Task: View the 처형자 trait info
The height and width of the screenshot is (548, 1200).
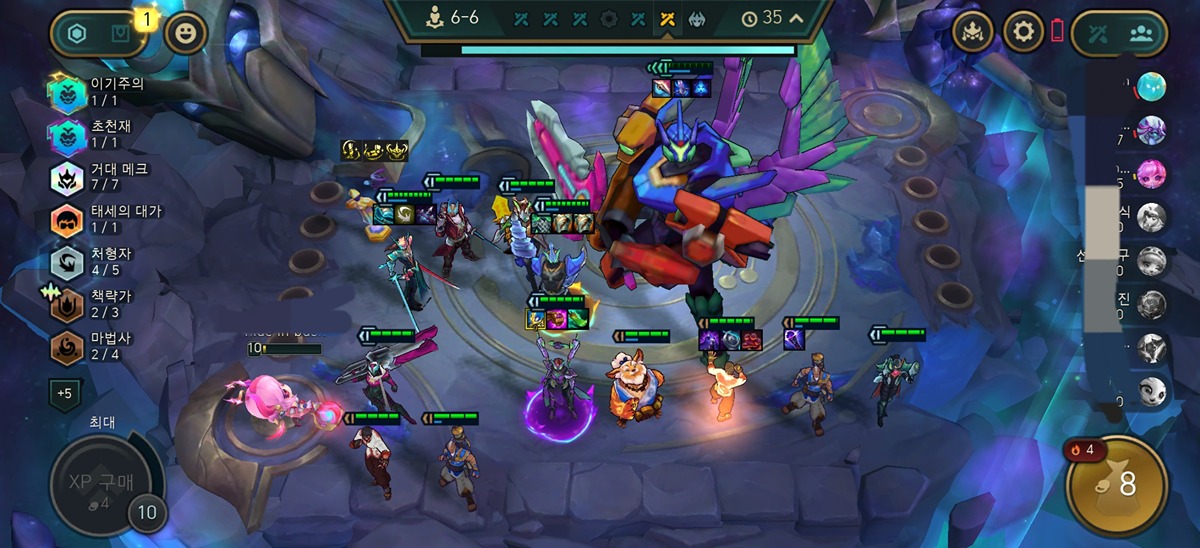Action: tap(68, 262)
